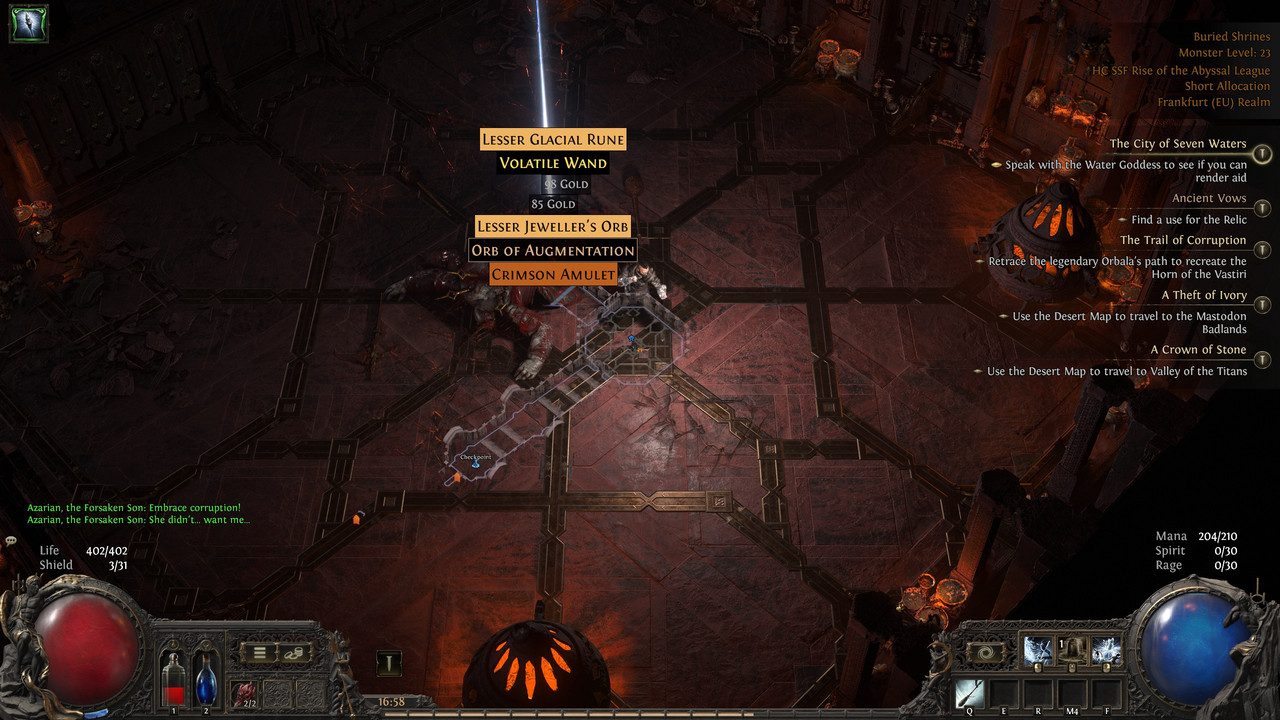The height and width of the screenshot is (720, 1280).
Task: Collect the Orb of Augmentation label
Action: coord(553,250)
